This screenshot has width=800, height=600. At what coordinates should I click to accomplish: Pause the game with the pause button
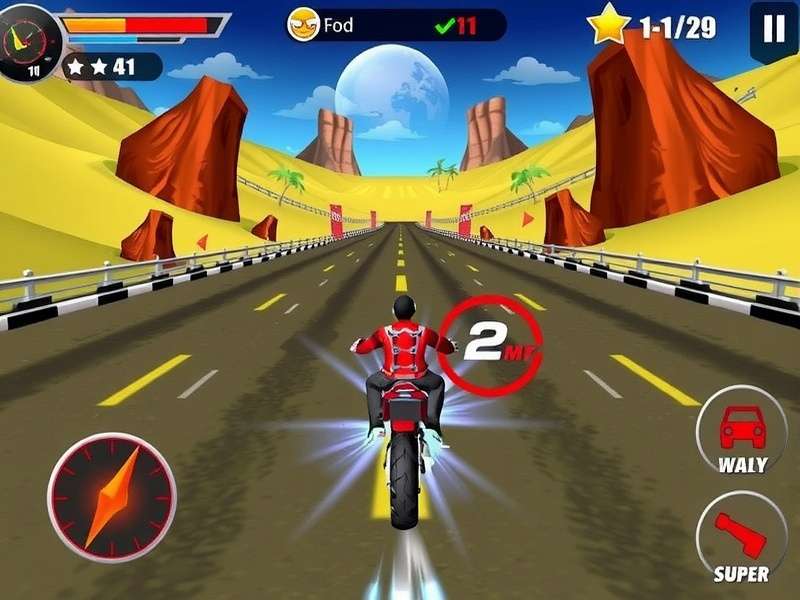click(773, 30)
